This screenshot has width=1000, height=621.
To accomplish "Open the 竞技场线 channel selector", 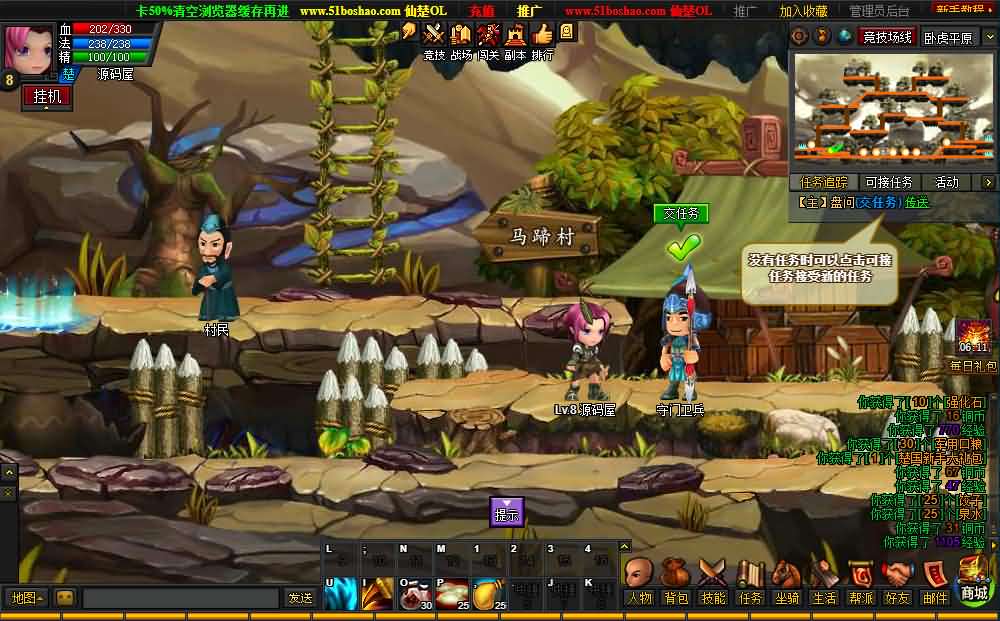I will click(x=887, y=37).
